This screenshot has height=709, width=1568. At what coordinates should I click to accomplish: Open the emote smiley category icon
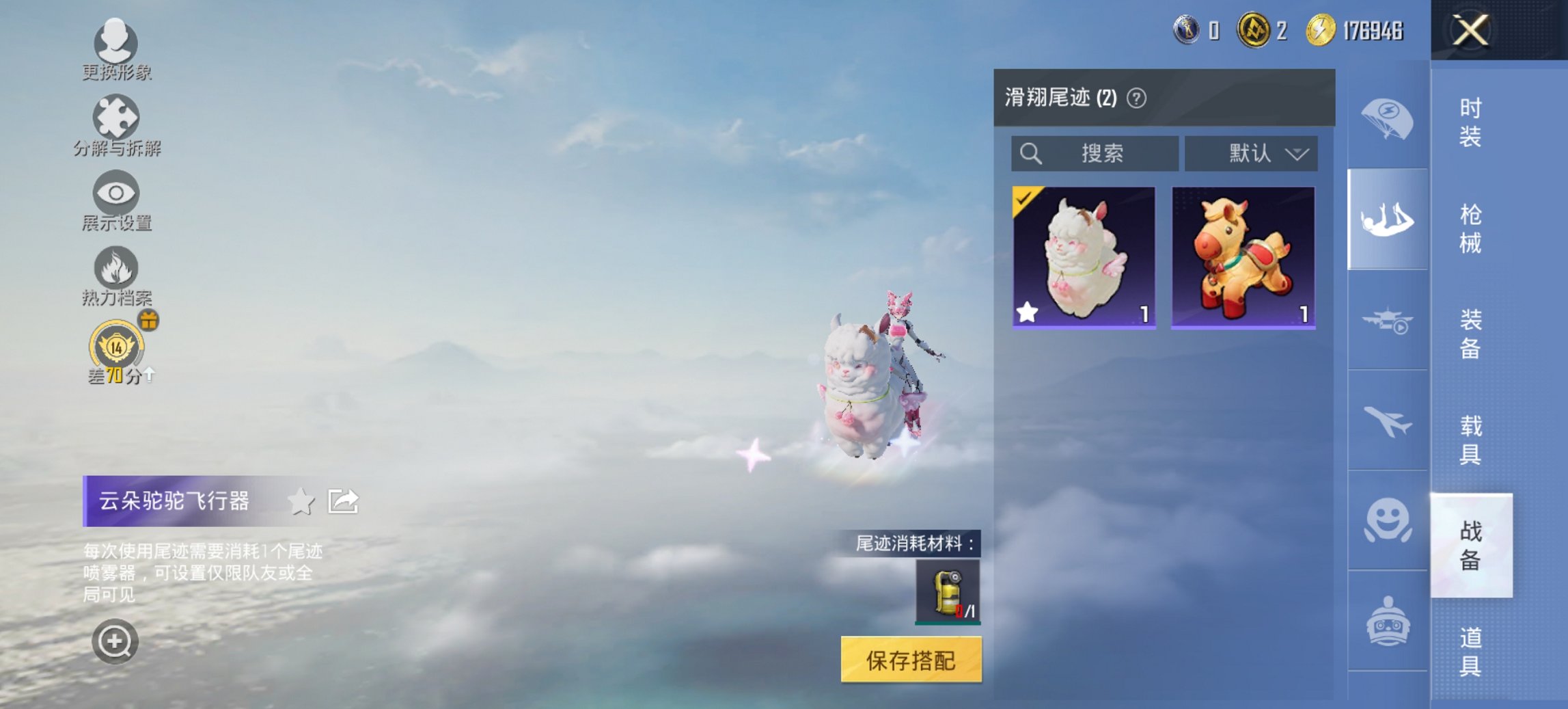pos(1387,521)
